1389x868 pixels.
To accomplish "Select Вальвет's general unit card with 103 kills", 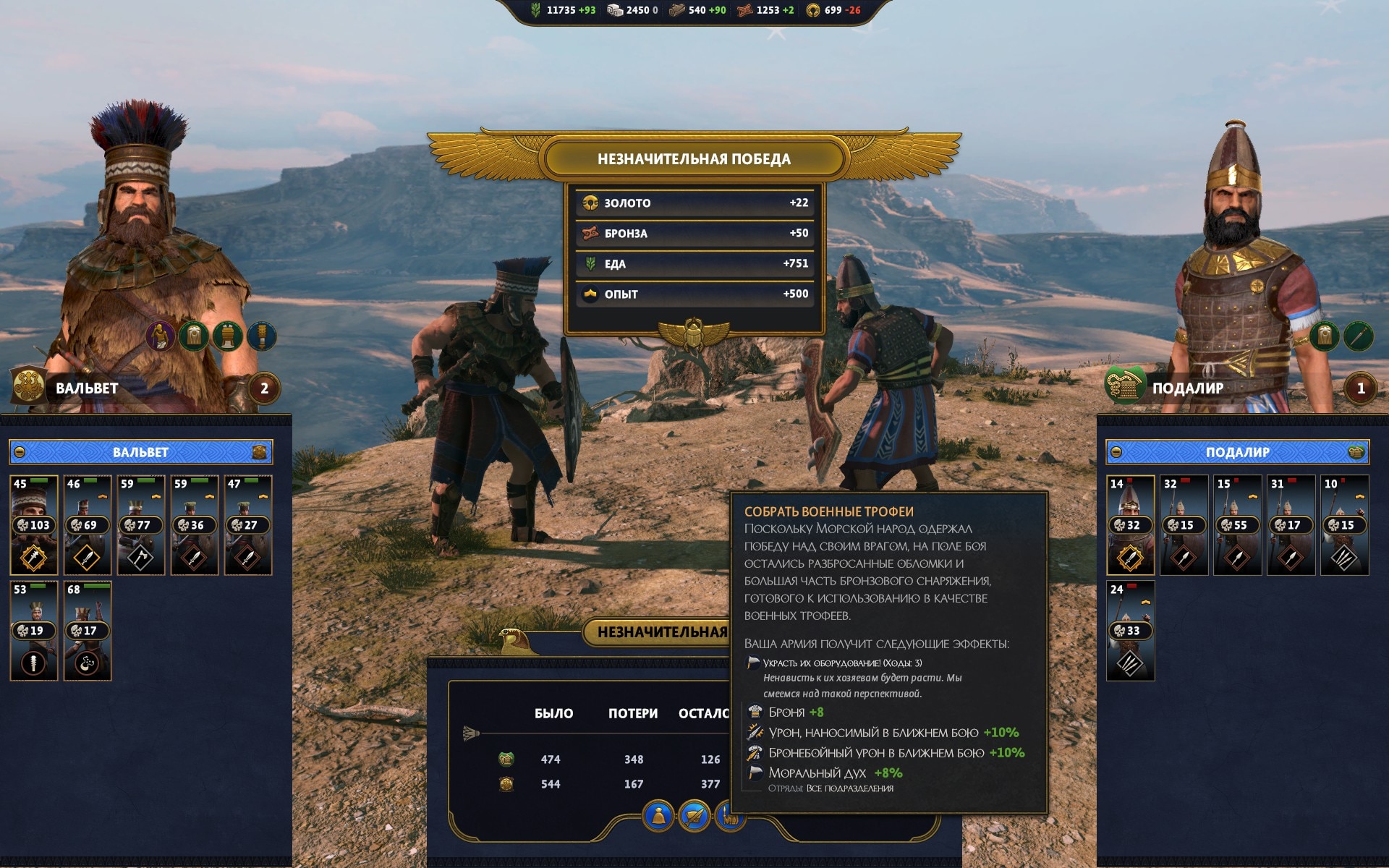I will click(x=34, y=525).
